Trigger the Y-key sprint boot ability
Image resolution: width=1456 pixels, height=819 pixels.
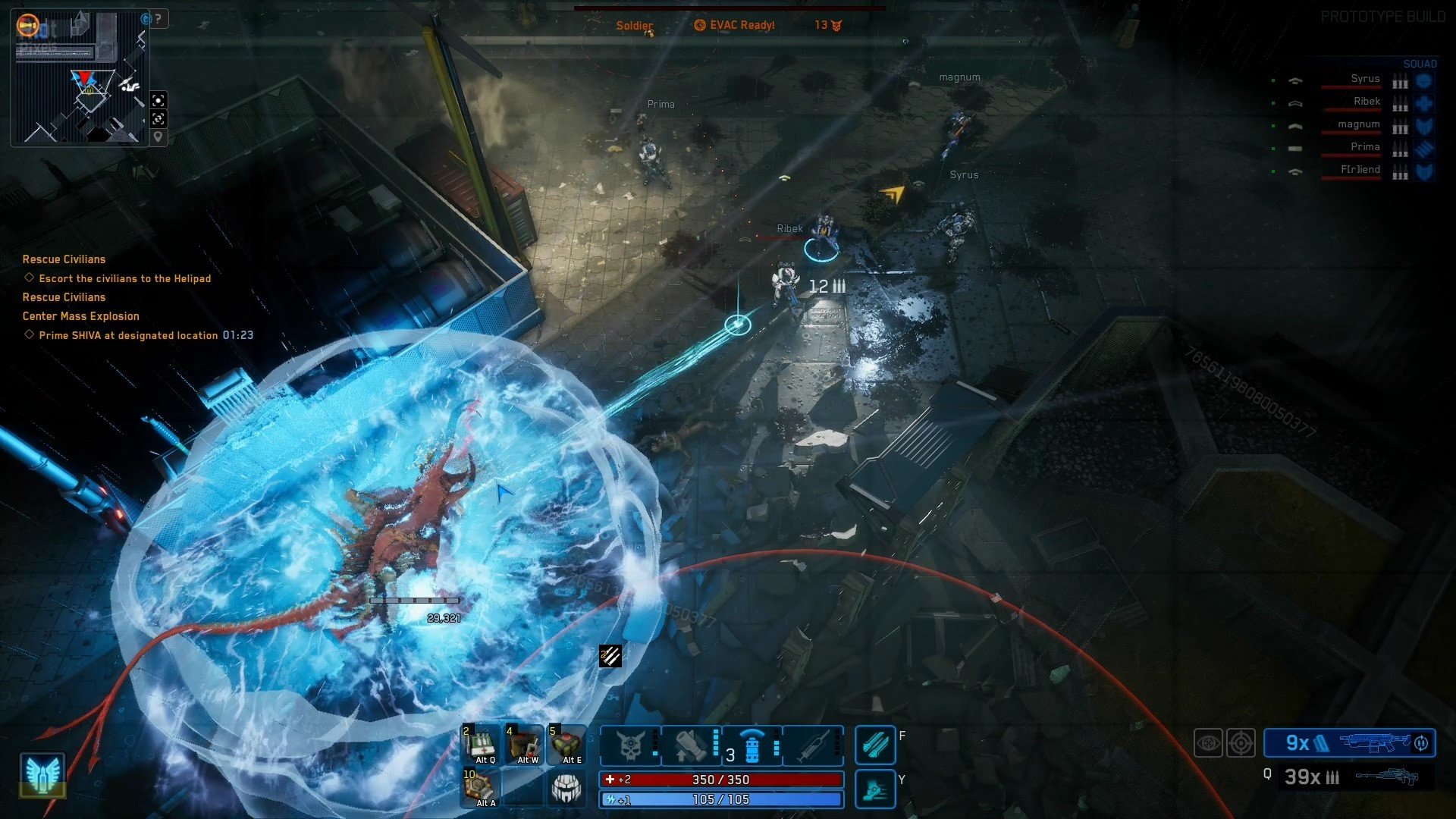pyautogui.click(x=875, y=789)
